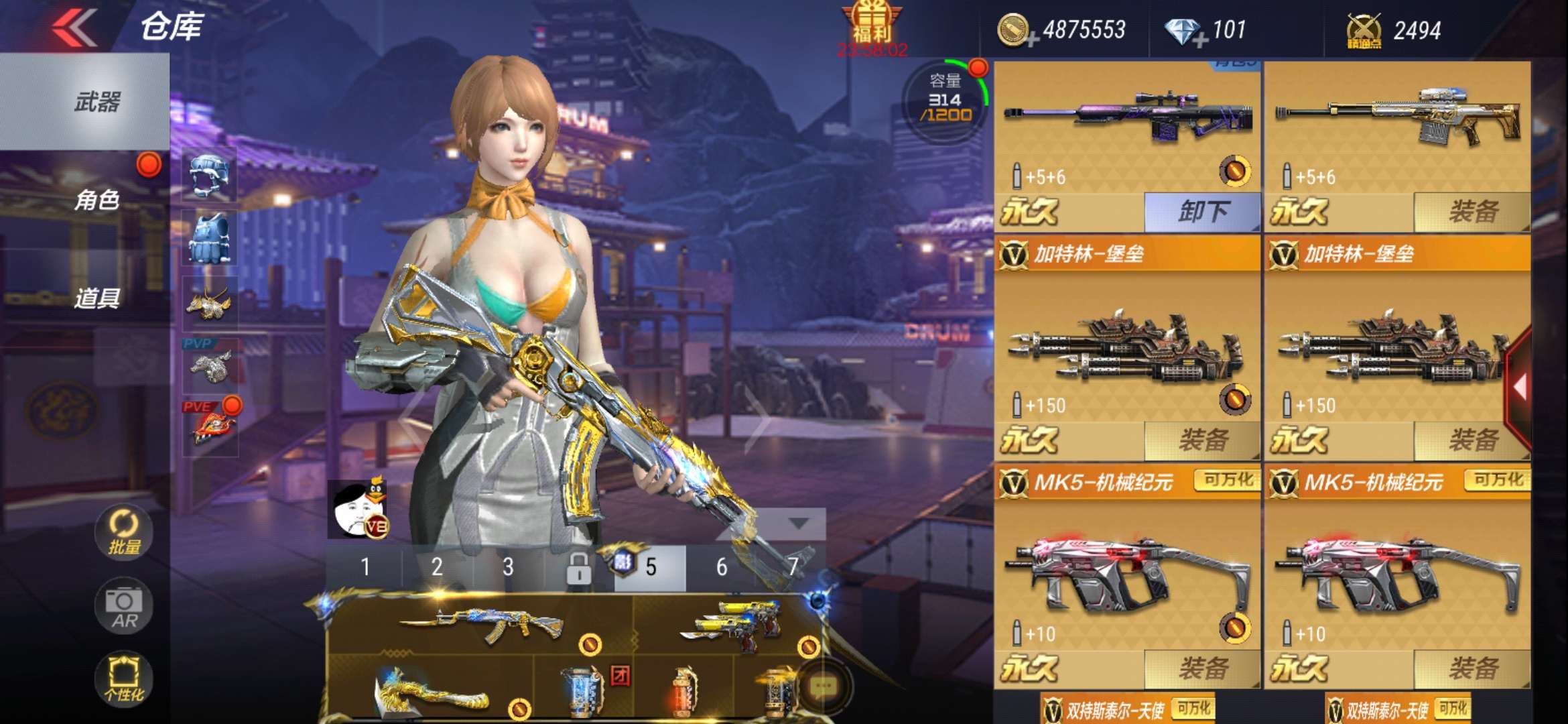Select the blue armor vest slot

click(209, 239)
